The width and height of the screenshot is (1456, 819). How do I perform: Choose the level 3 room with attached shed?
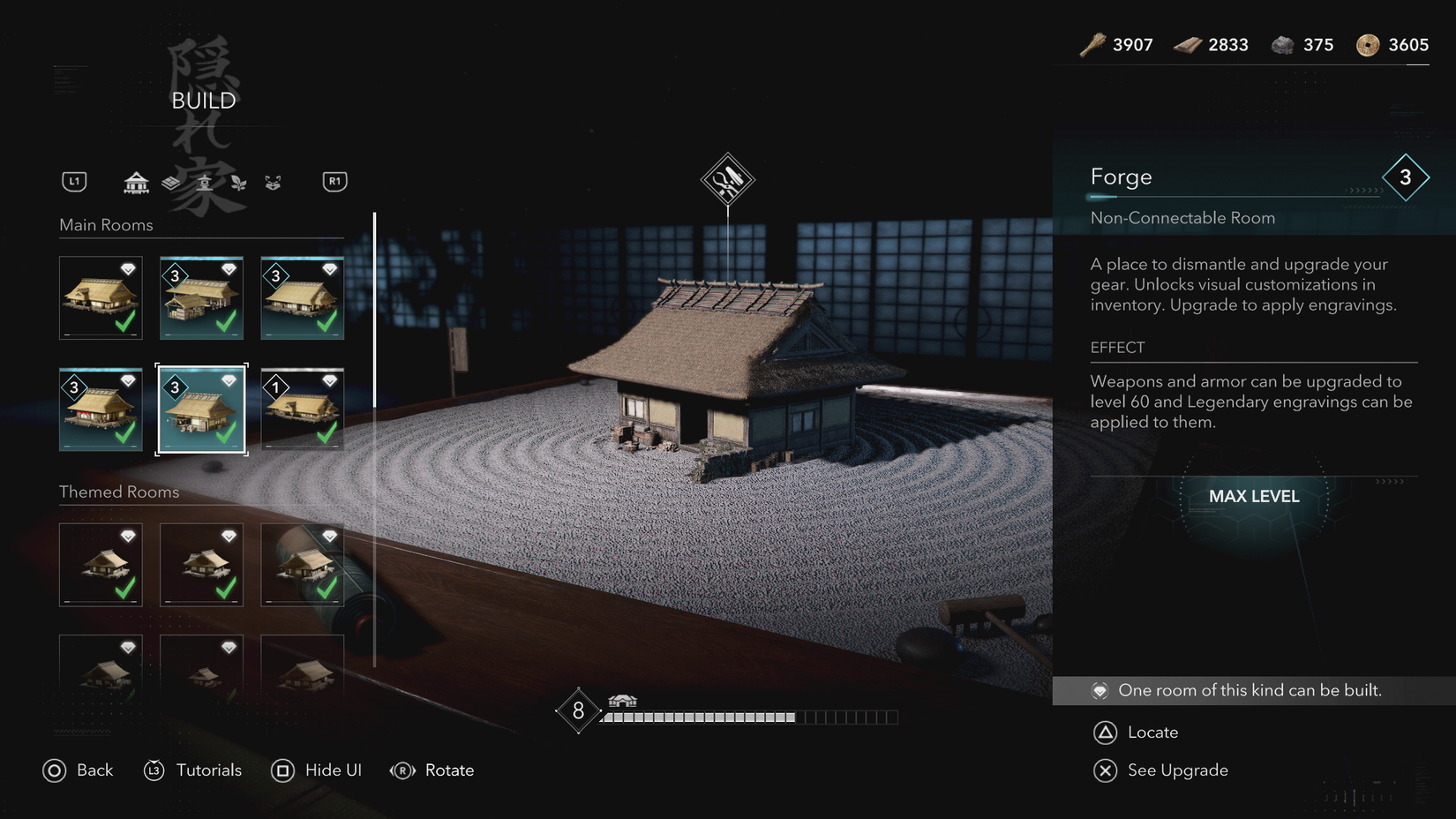click(201, 297)
